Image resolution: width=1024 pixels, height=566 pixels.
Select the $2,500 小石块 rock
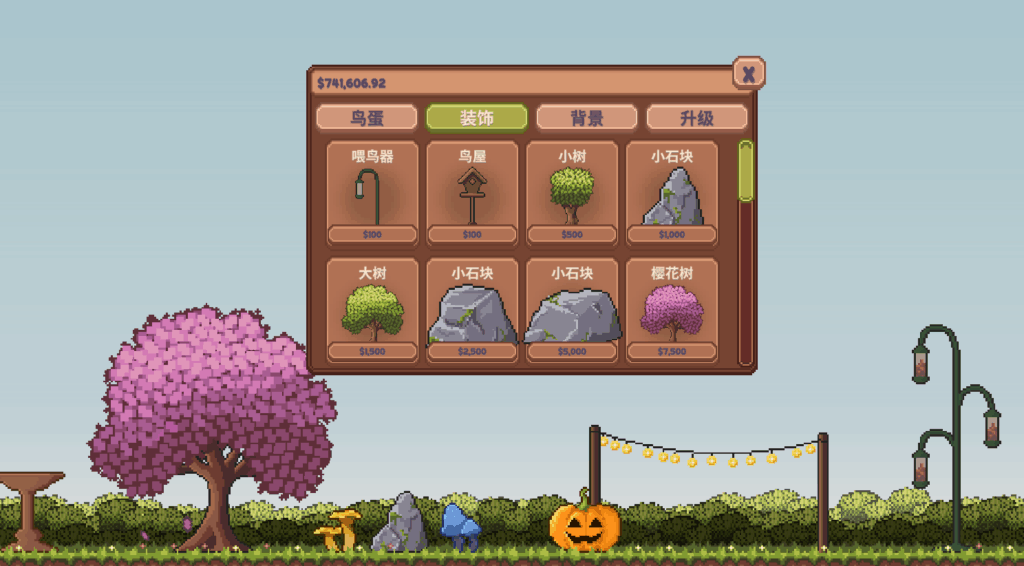[472, 310]
